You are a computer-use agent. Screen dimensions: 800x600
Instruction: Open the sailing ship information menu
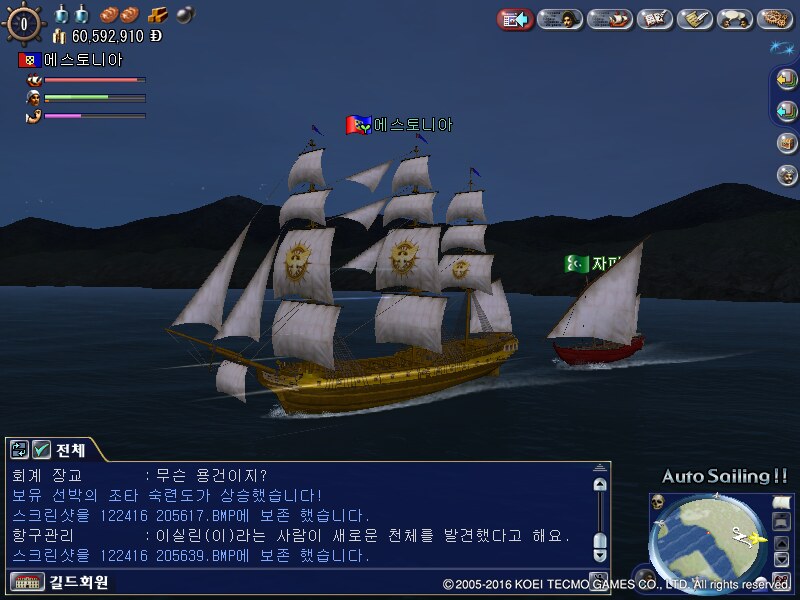coord(608,19)
